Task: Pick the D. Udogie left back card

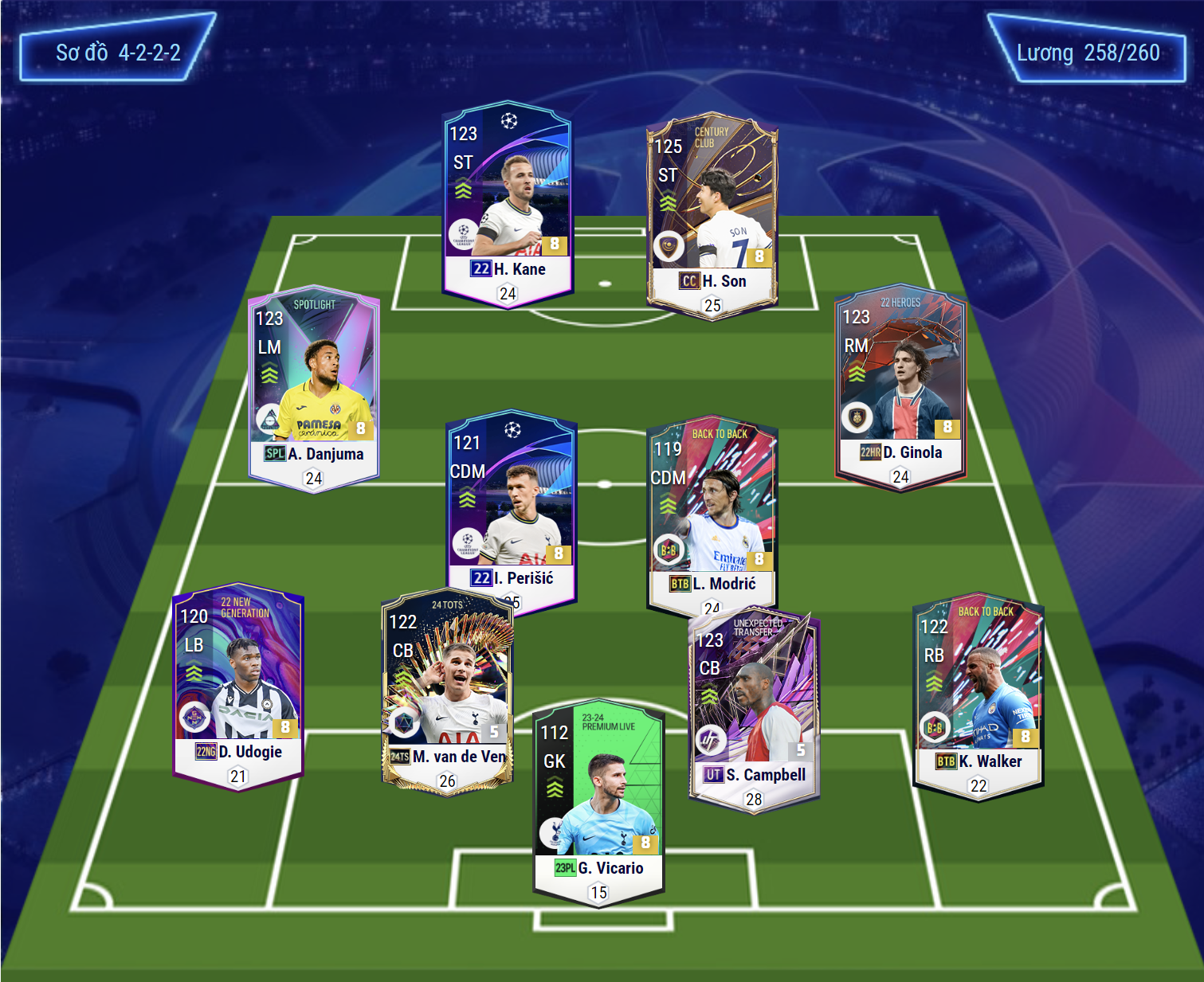Action: point(238,687)
